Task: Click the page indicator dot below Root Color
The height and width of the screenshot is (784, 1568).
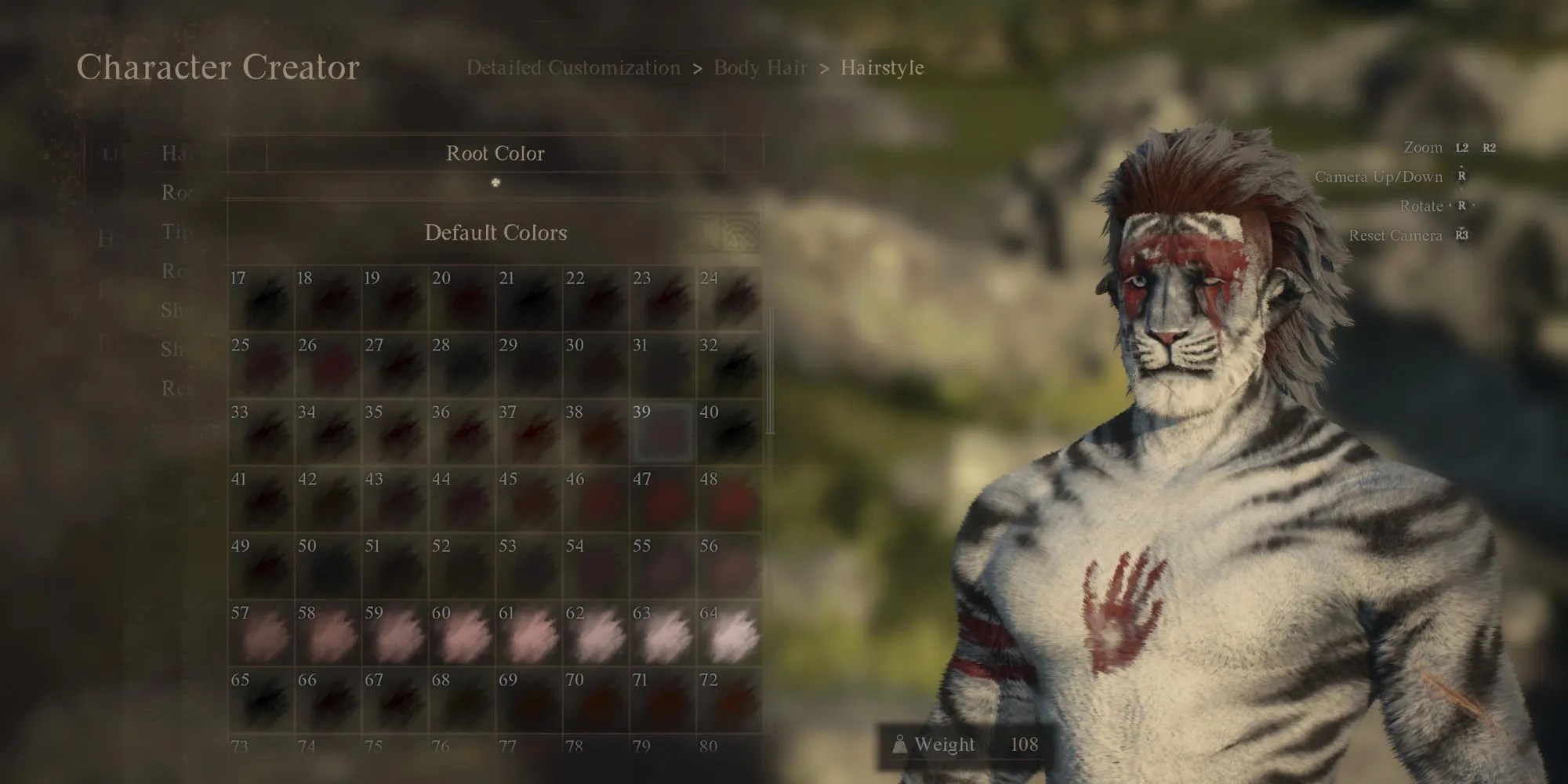Action: [495, 181]
